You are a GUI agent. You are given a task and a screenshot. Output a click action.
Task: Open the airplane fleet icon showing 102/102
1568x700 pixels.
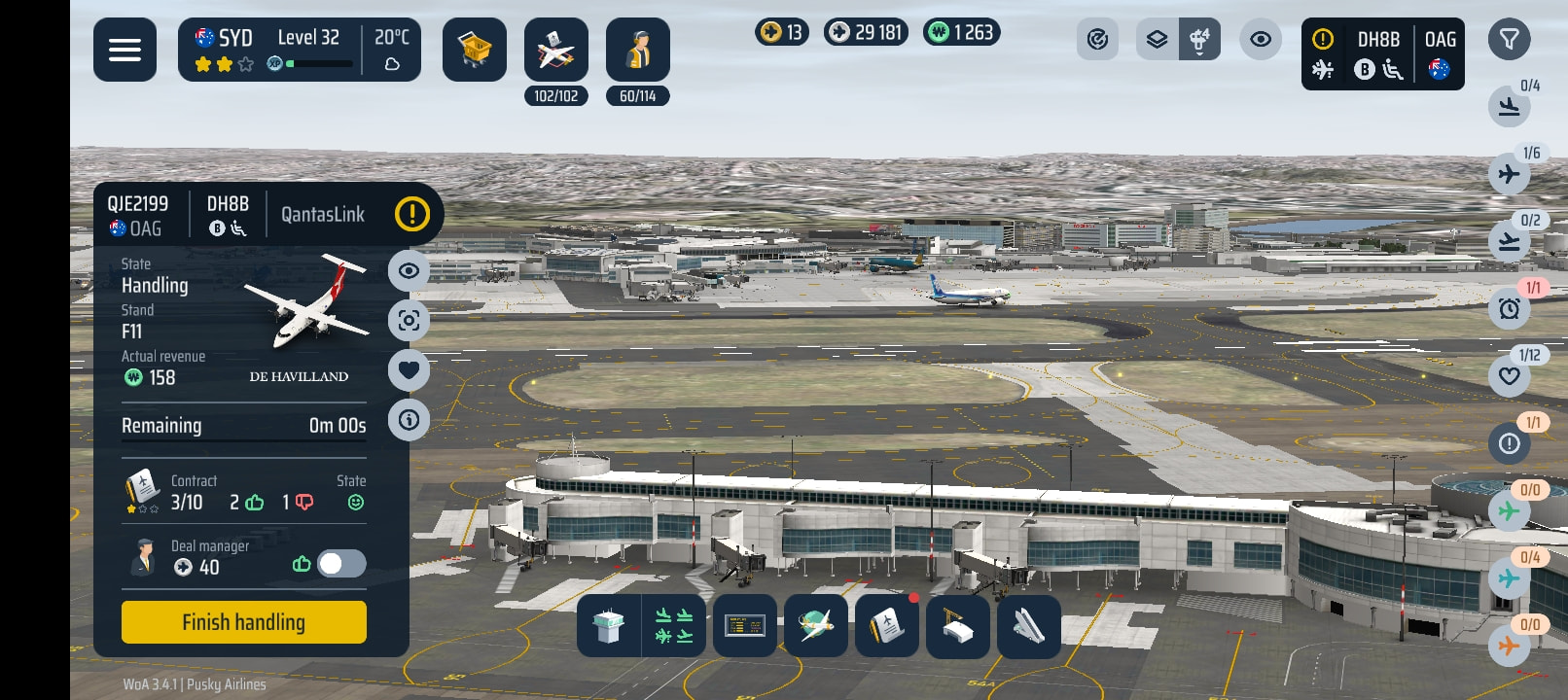pos(555,51)
